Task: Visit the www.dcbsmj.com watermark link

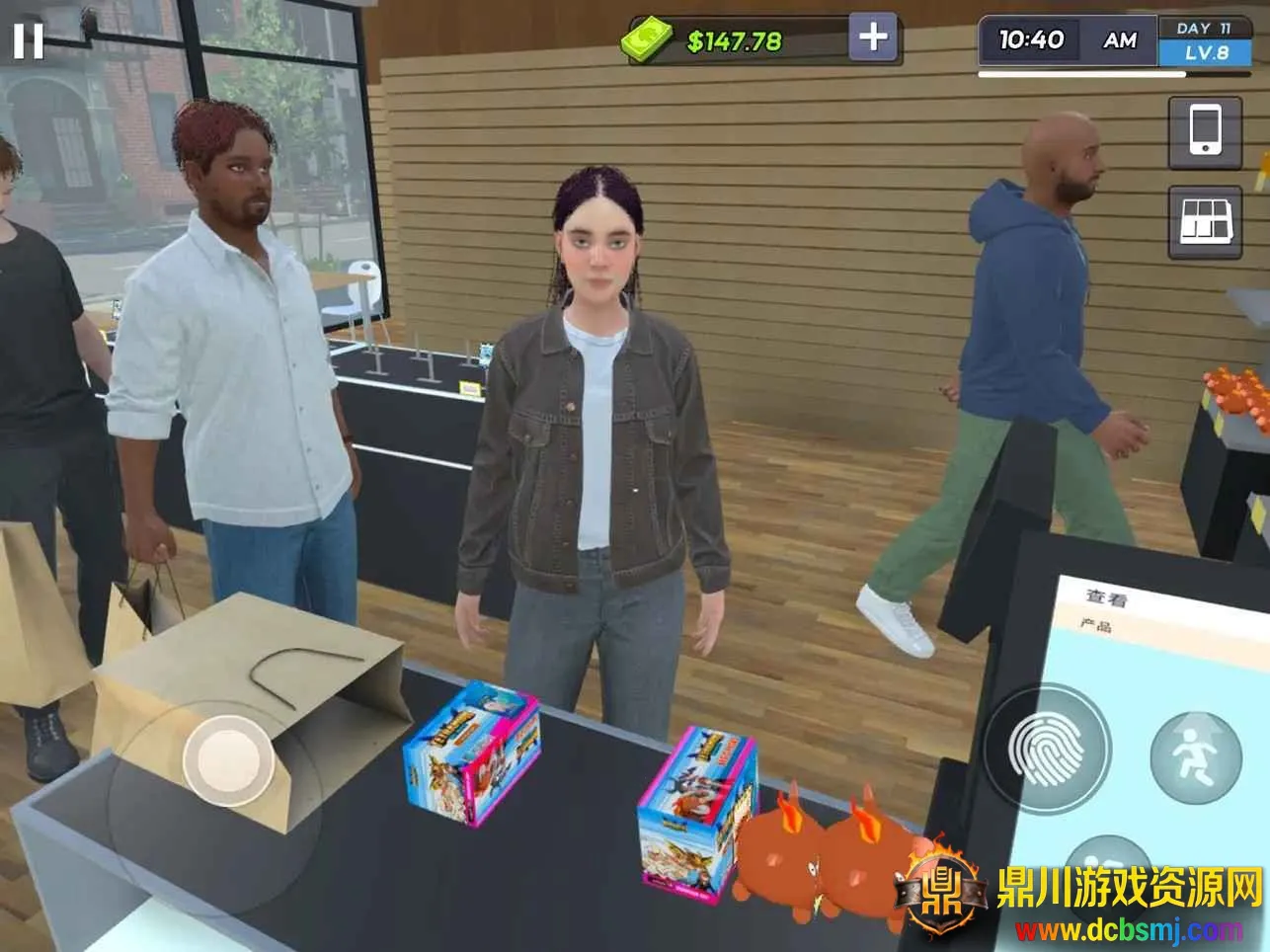Action: click(1129, 930)
